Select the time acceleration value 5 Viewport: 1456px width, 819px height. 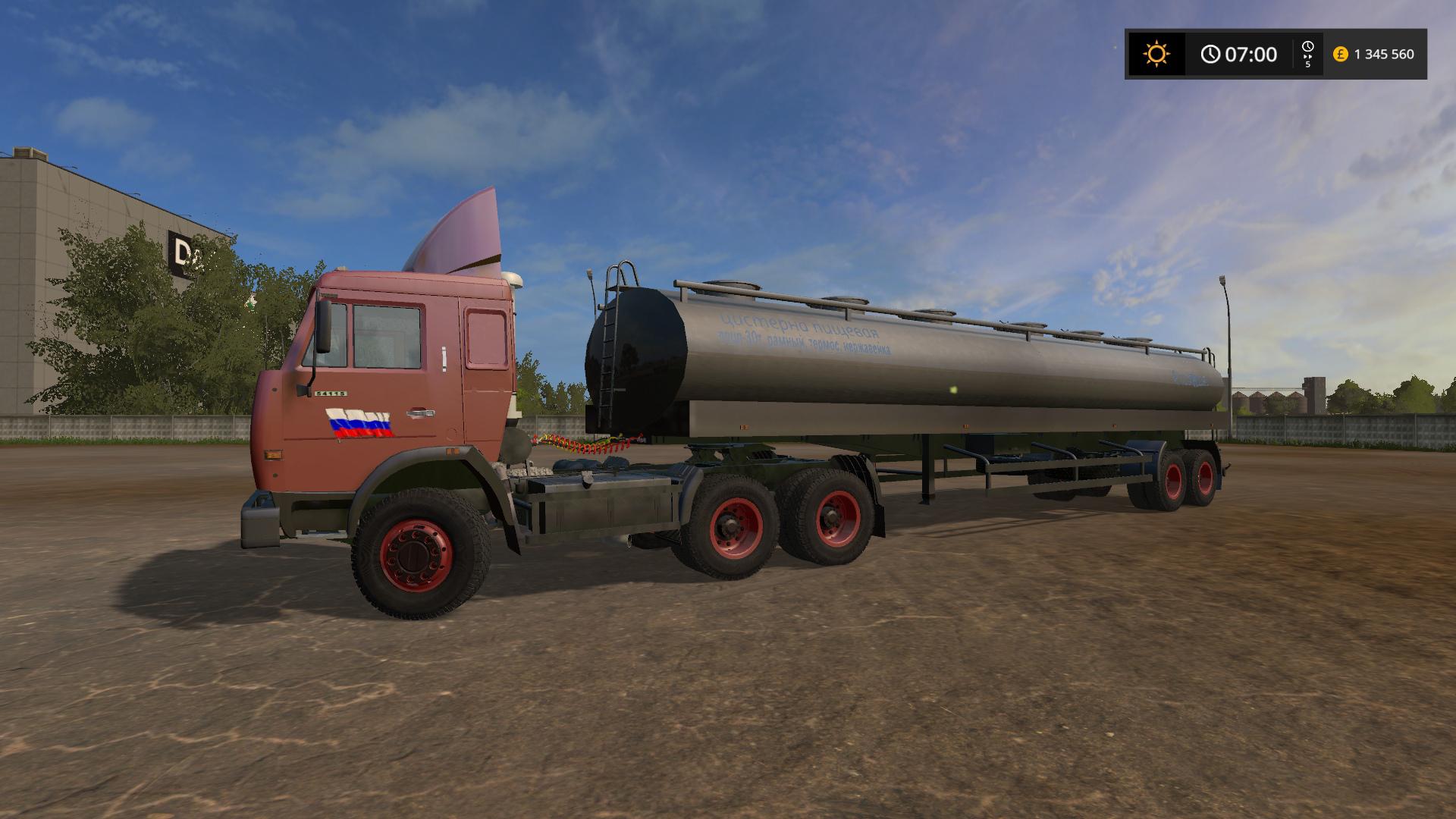click(1308, 65)
